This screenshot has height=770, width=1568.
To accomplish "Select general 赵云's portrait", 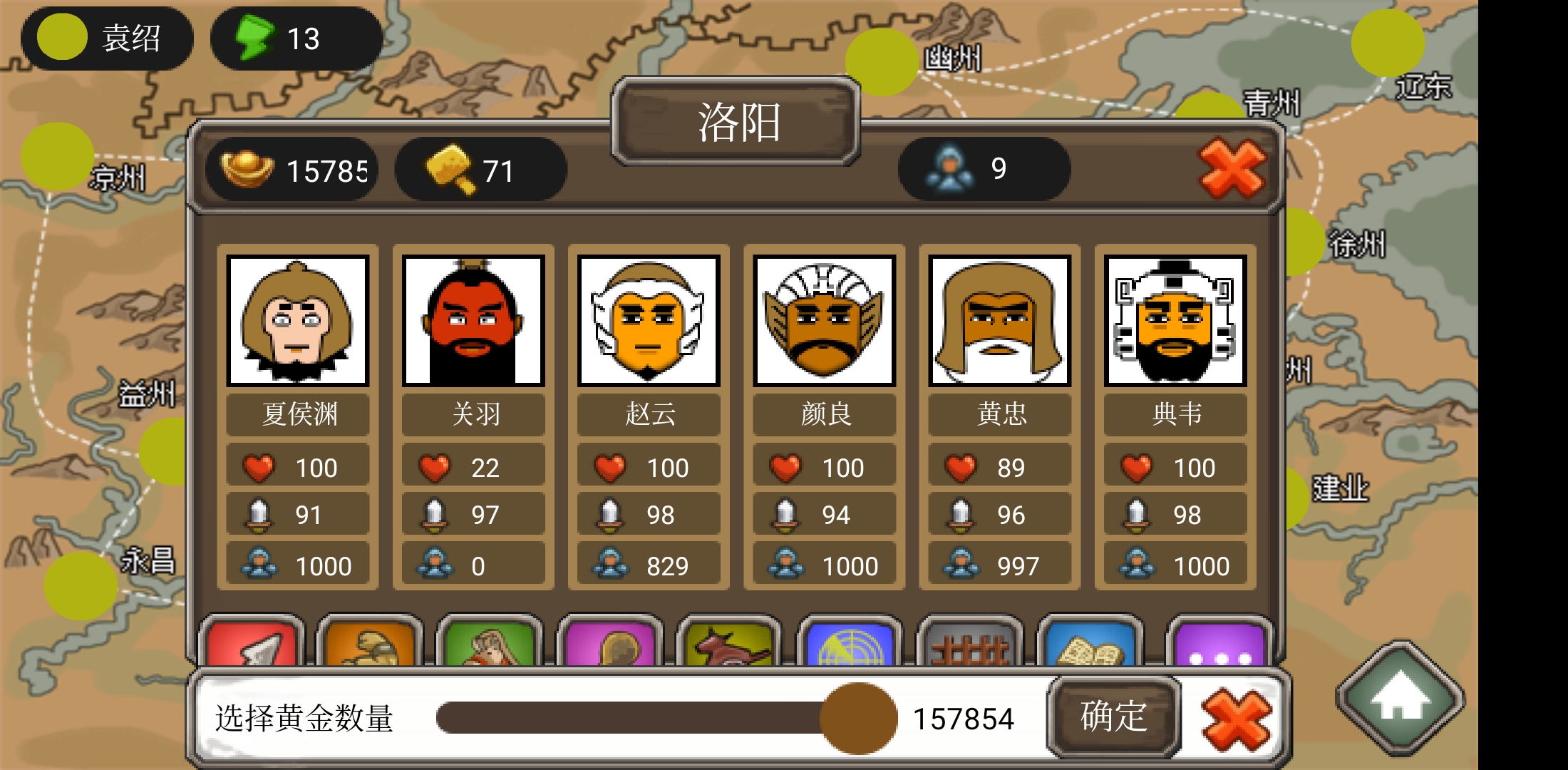I will pyautogui.click(x=649, y=323).
